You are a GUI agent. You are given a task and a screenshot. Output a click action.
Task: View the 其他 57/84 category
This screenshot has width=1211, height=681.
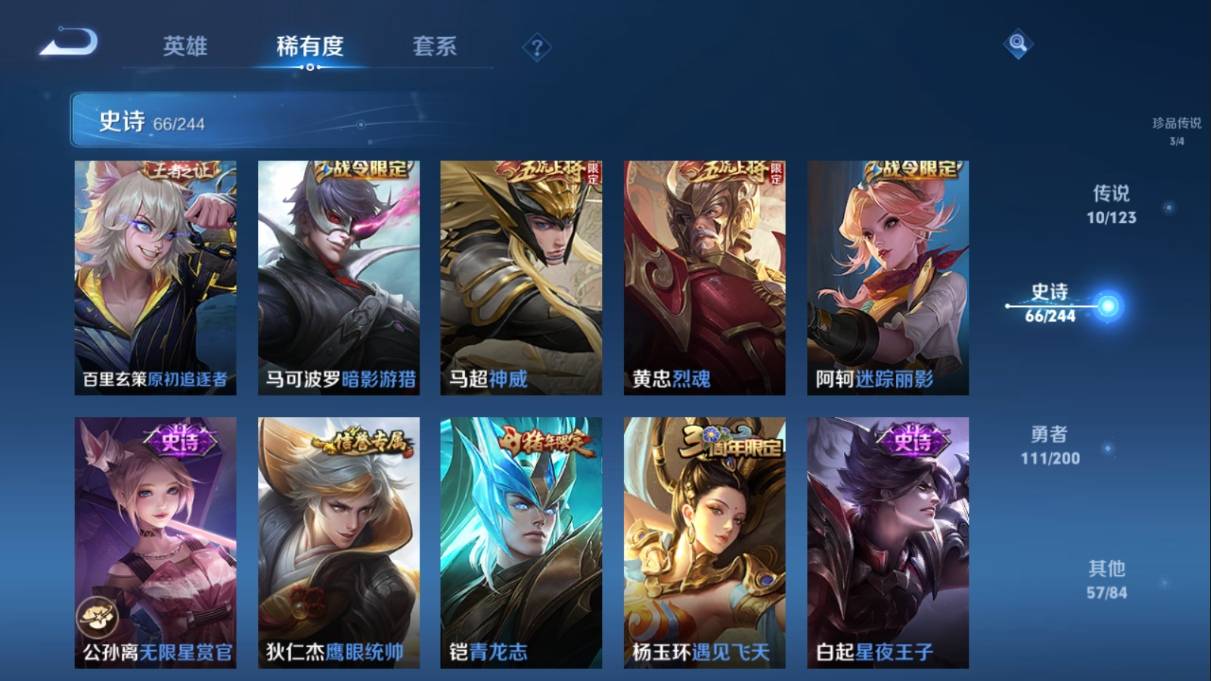[1107, 579]
